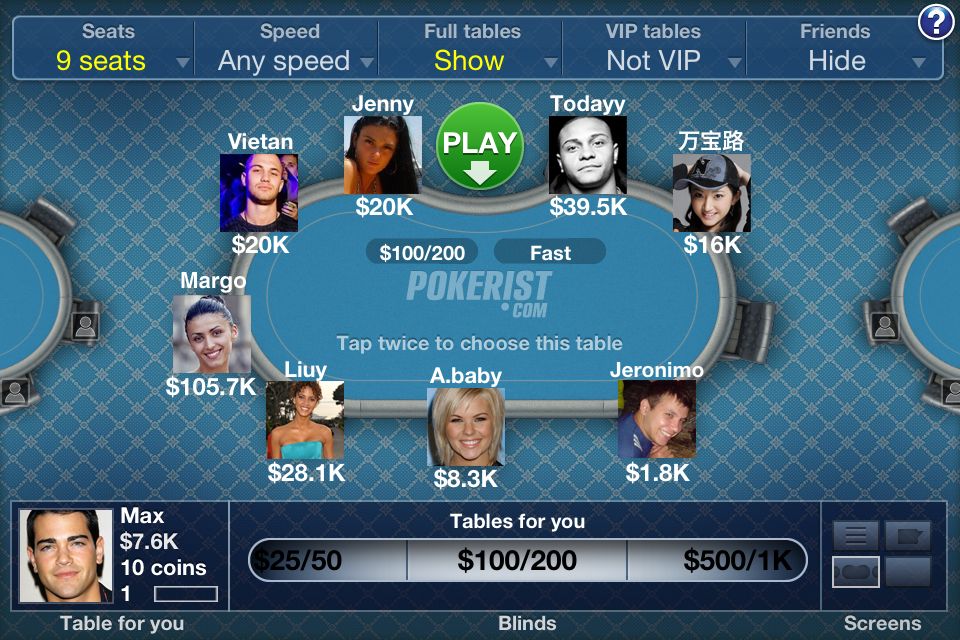Screen dimensions: 960x640
Task: Select the $25/50 blinds option
Action: (327, 560)
